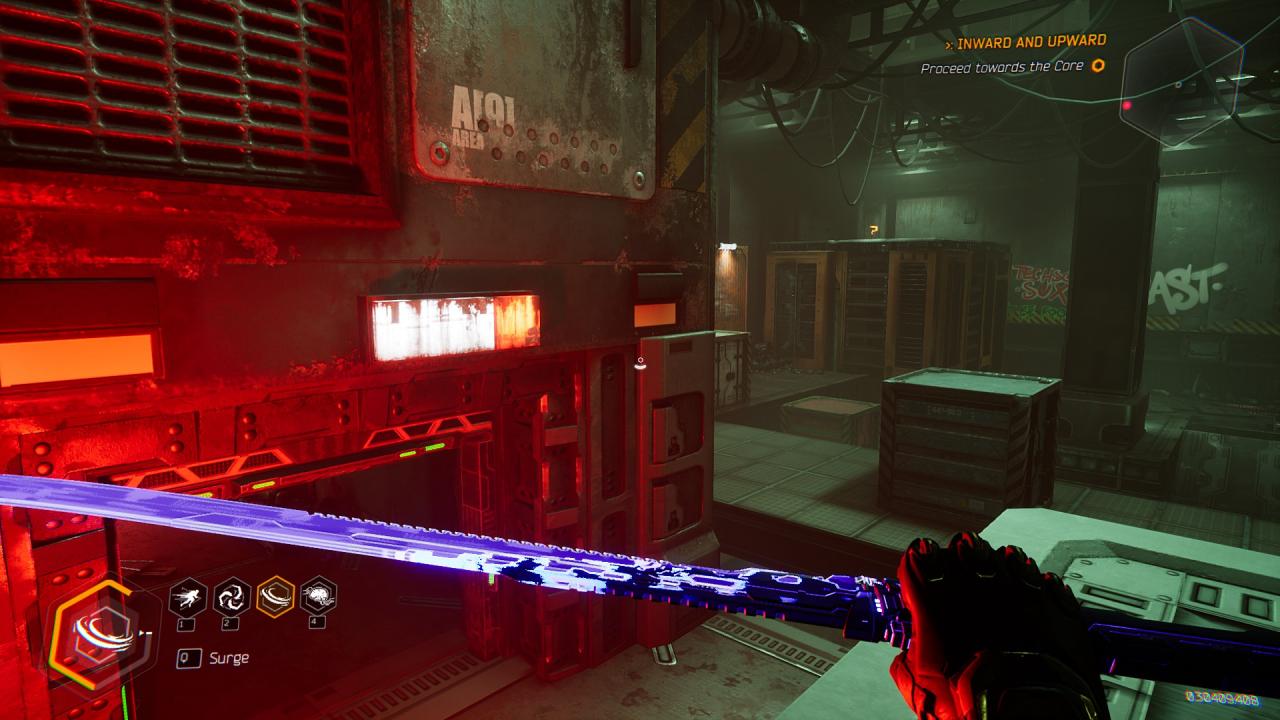Pick the highlighted Surge ability slot
1280x720 pixels.
click(275, 597)
